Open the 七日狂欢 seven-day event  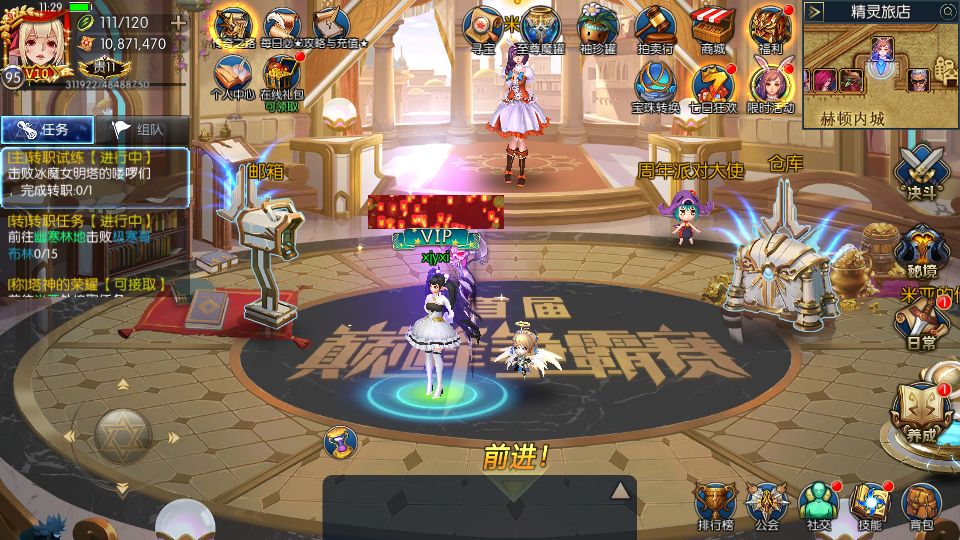714,88
